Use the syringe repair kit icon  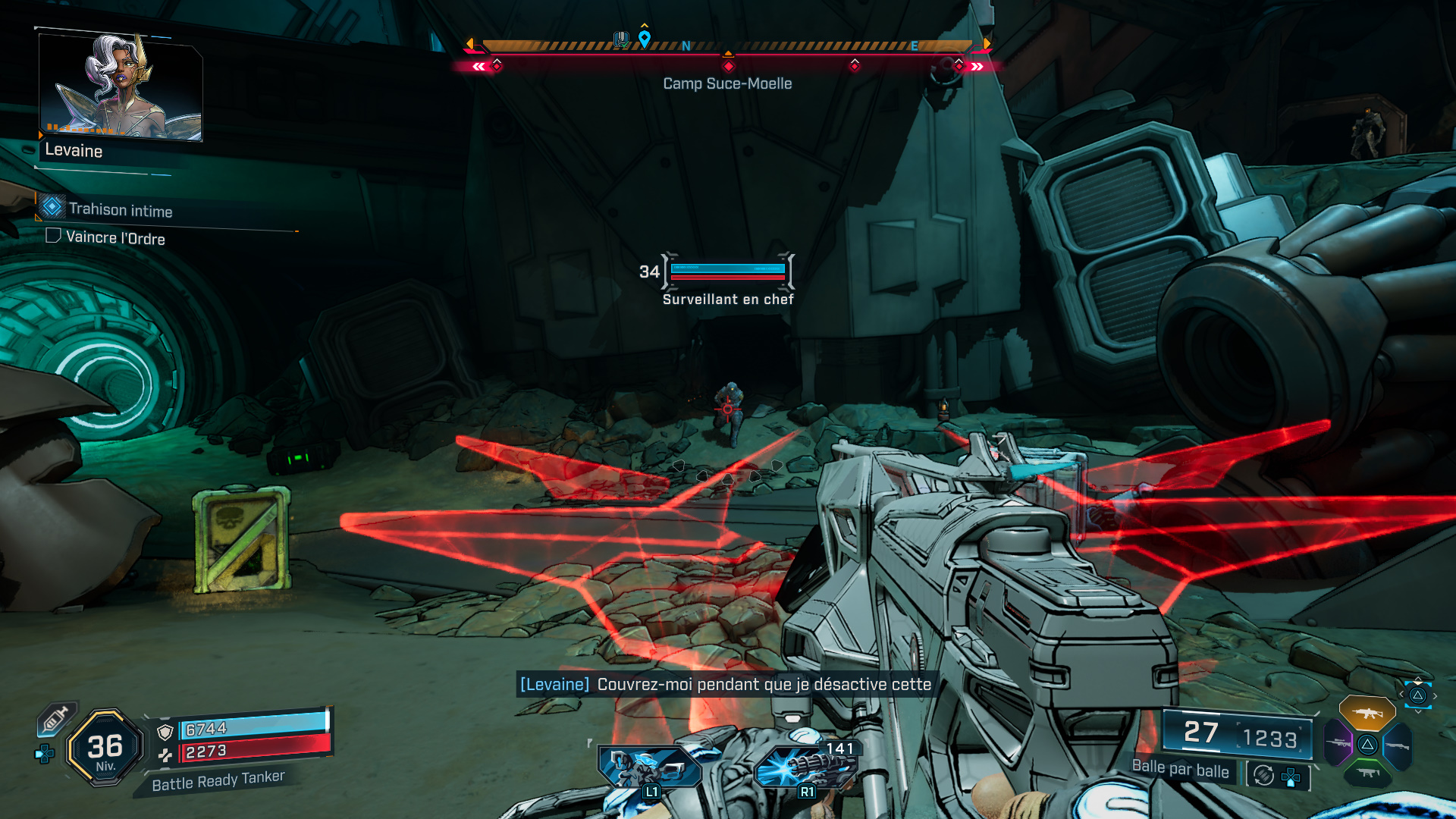55,718
